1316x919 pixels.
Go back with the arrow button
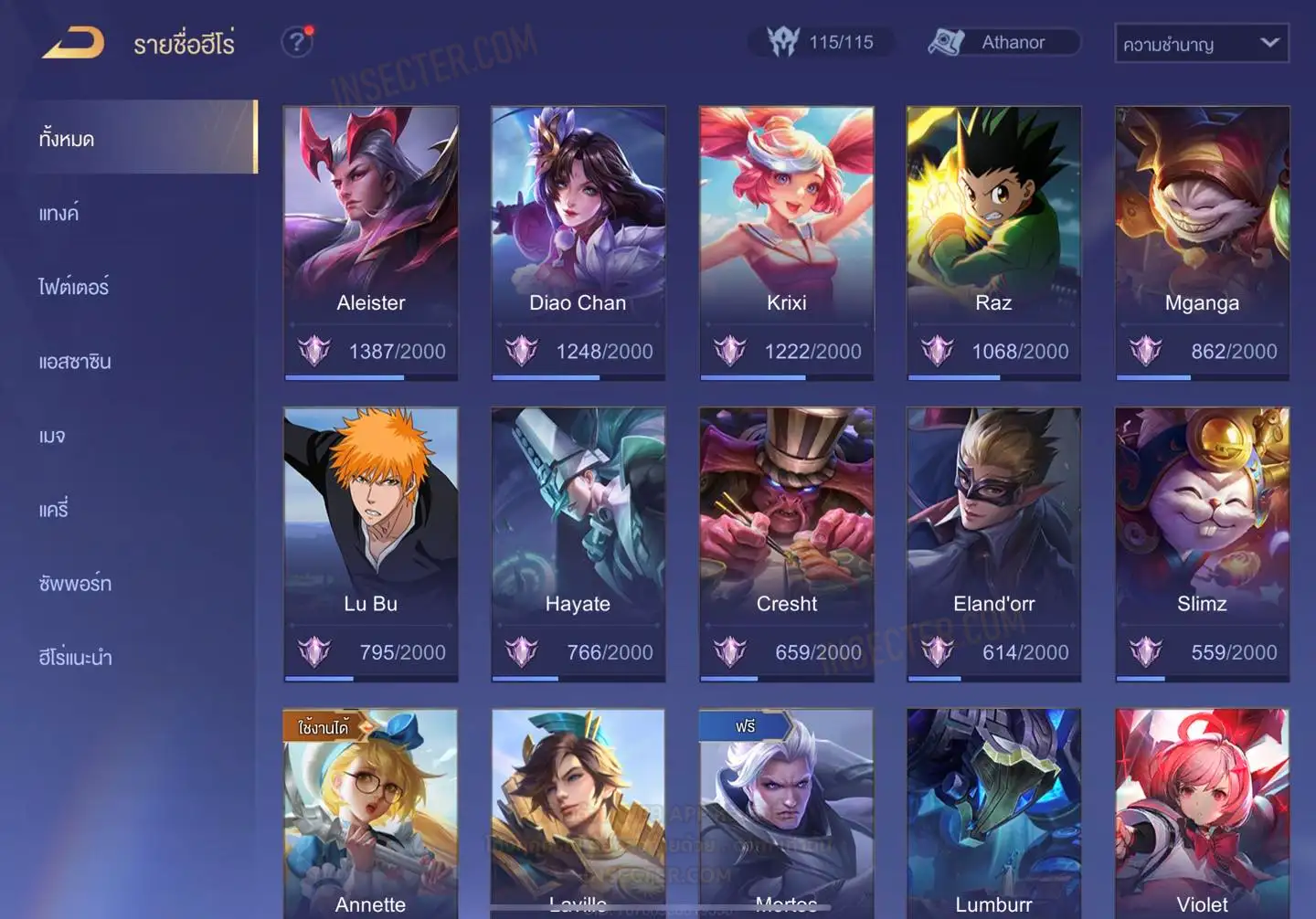tap(74, 43)
